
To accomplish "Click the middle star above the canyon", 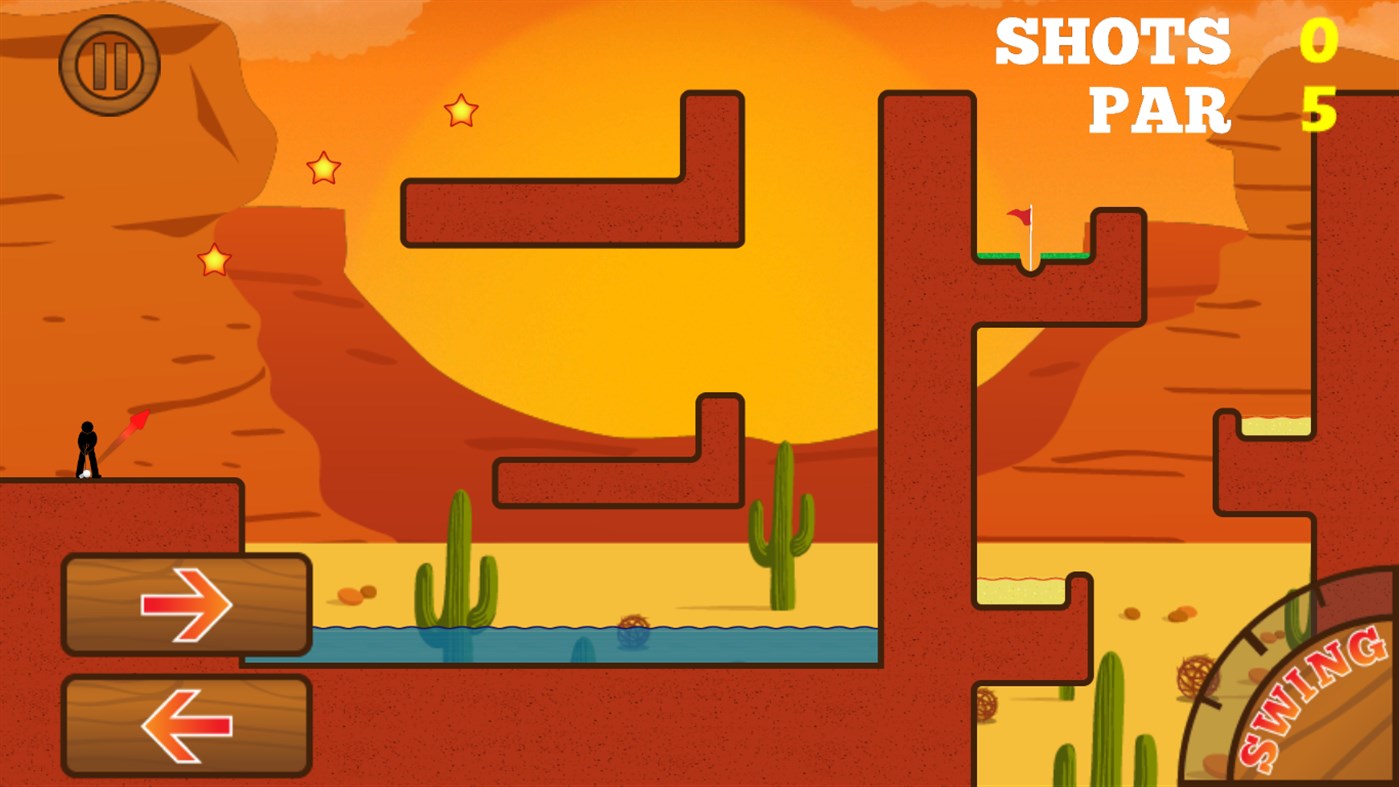I will [x=322, y=166].
